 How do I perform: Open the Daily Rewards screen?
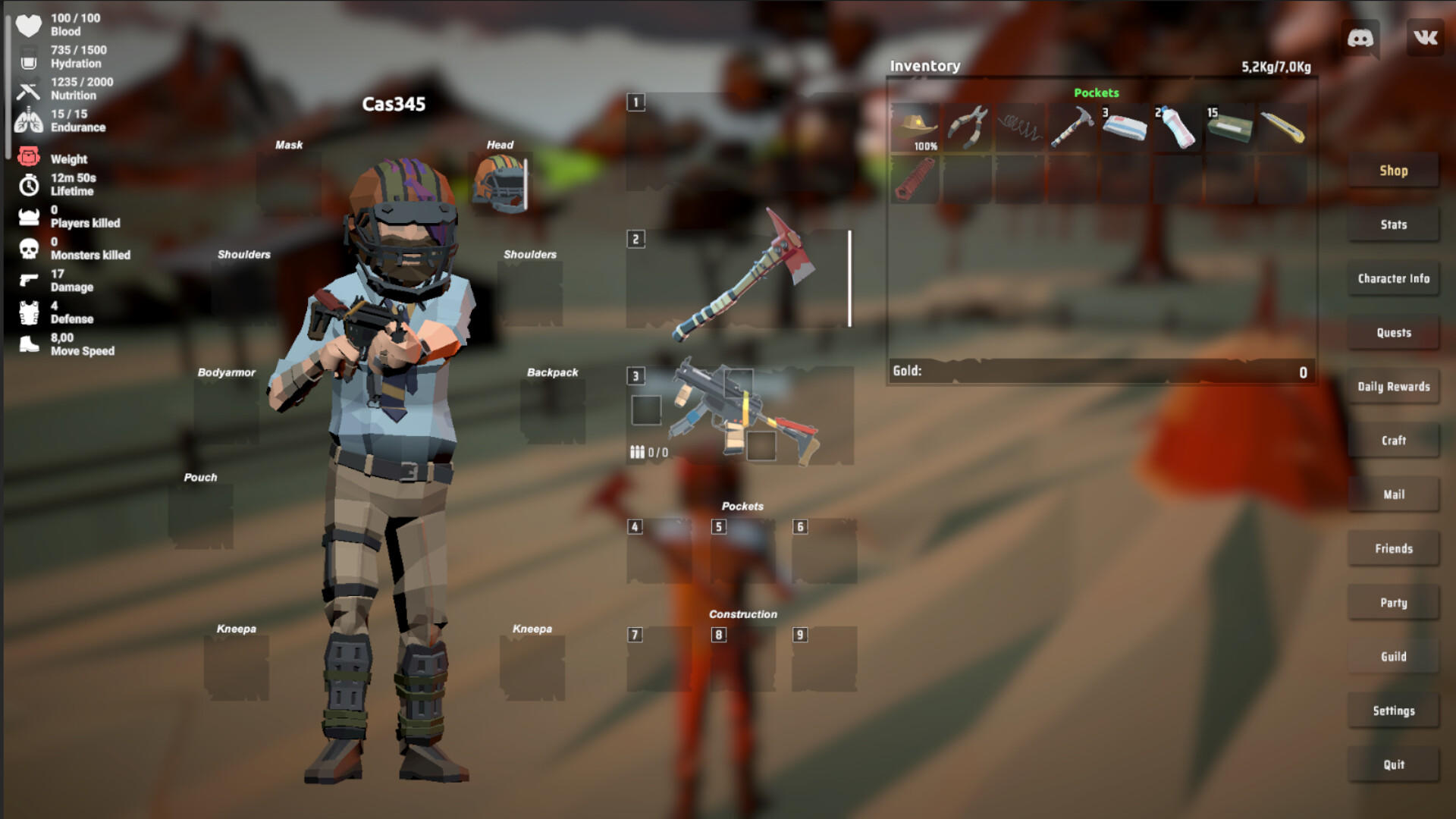1393,387
